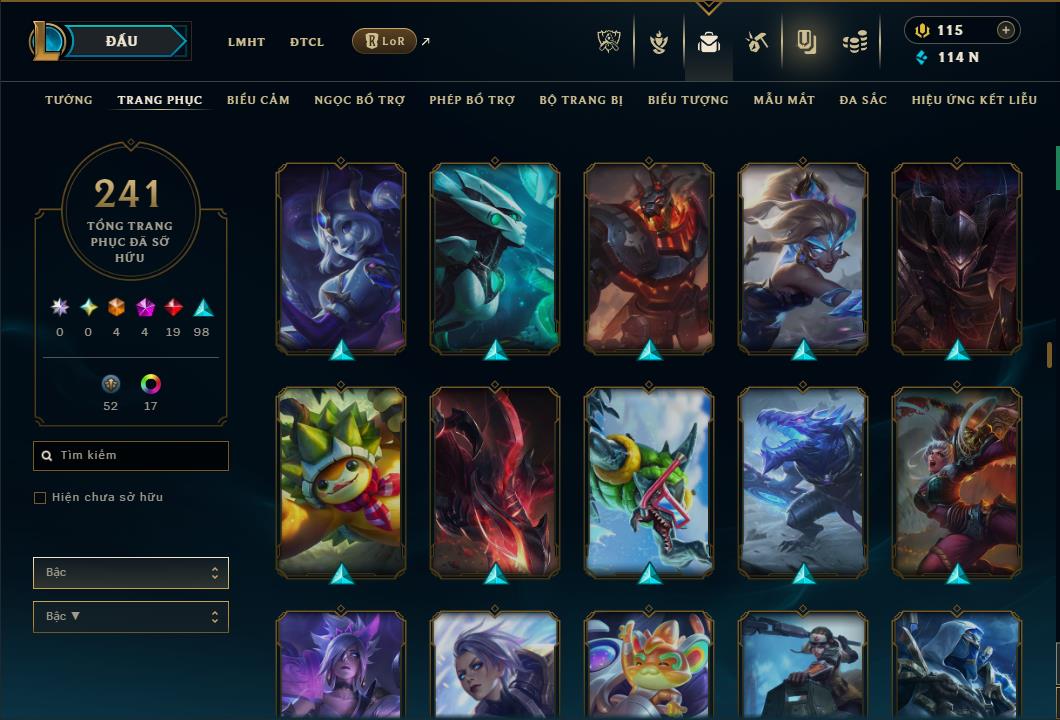Show the BỘ TRANG BỊ tab

click(x=581, y=100)
